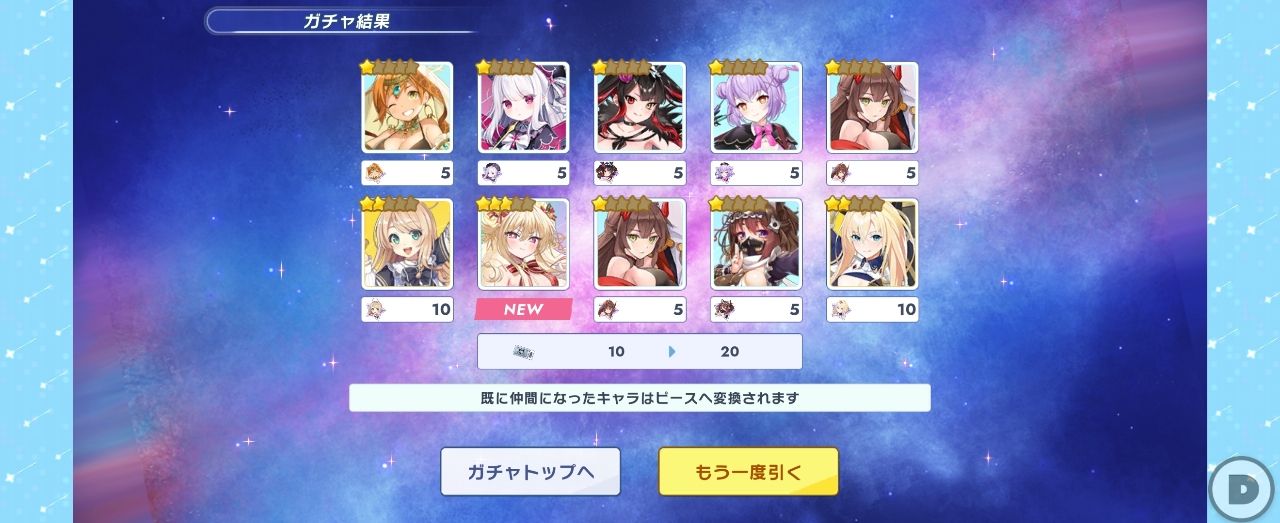Select the blonde green-eyed character portrait

[407, 244]
